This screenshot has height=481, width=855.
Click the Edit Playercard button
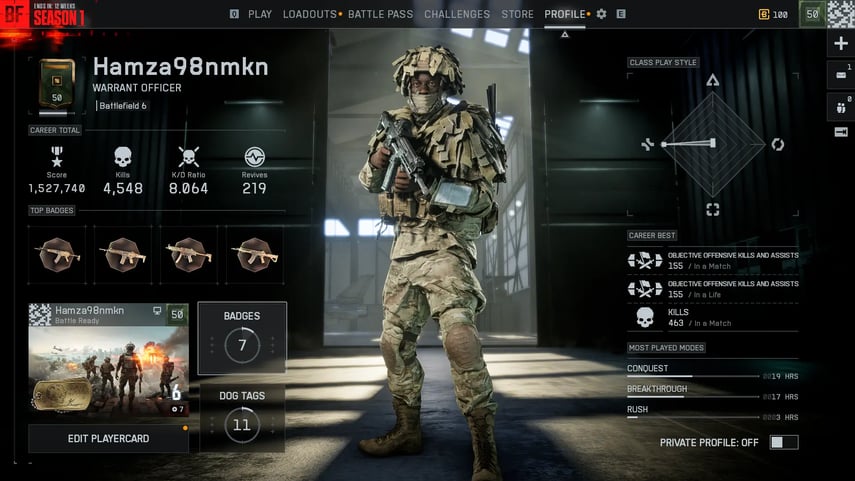coord(108,439)
